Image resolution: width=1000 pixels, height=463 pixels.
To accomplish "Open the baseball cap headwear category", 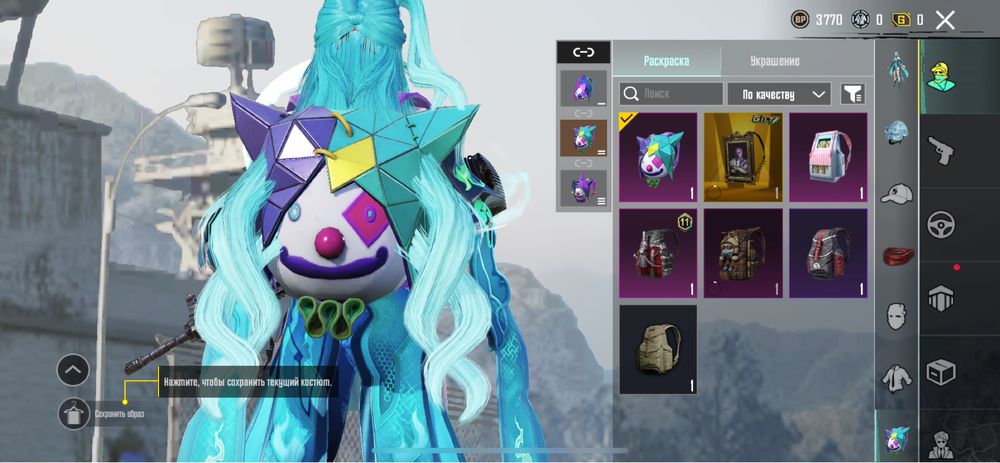I will click(x=896, y=193).
